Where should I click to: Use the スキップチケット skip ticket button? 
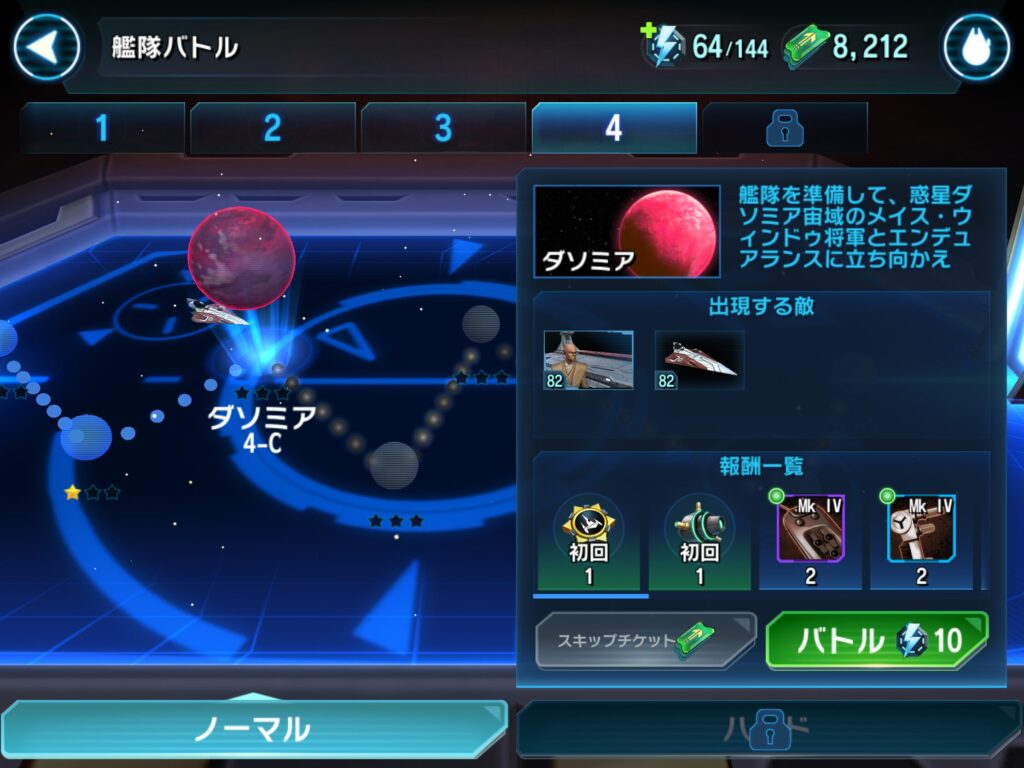(x=645, y=640)
